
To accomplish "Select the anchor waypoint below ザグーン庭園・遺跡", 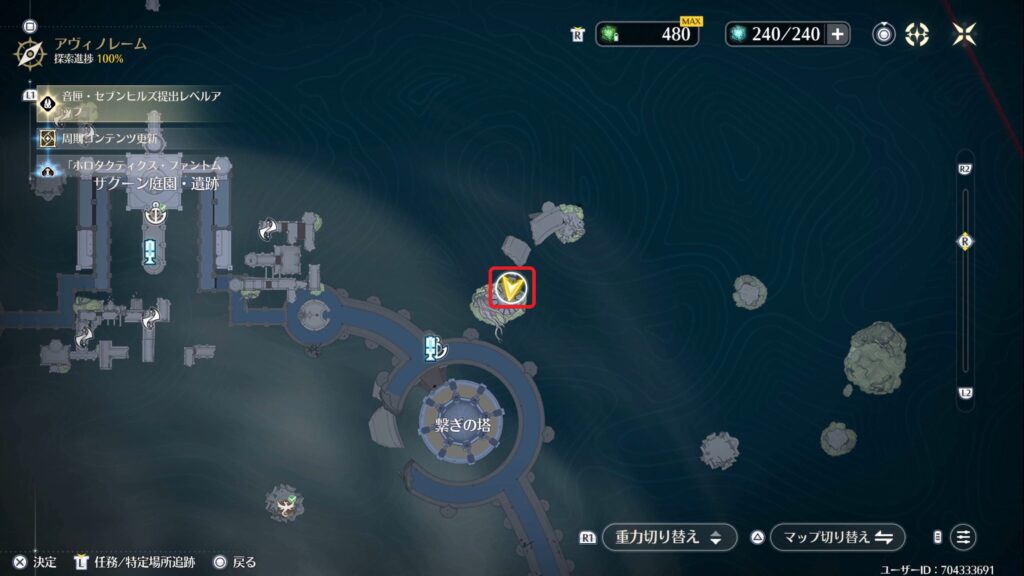I will pos(155,212).
